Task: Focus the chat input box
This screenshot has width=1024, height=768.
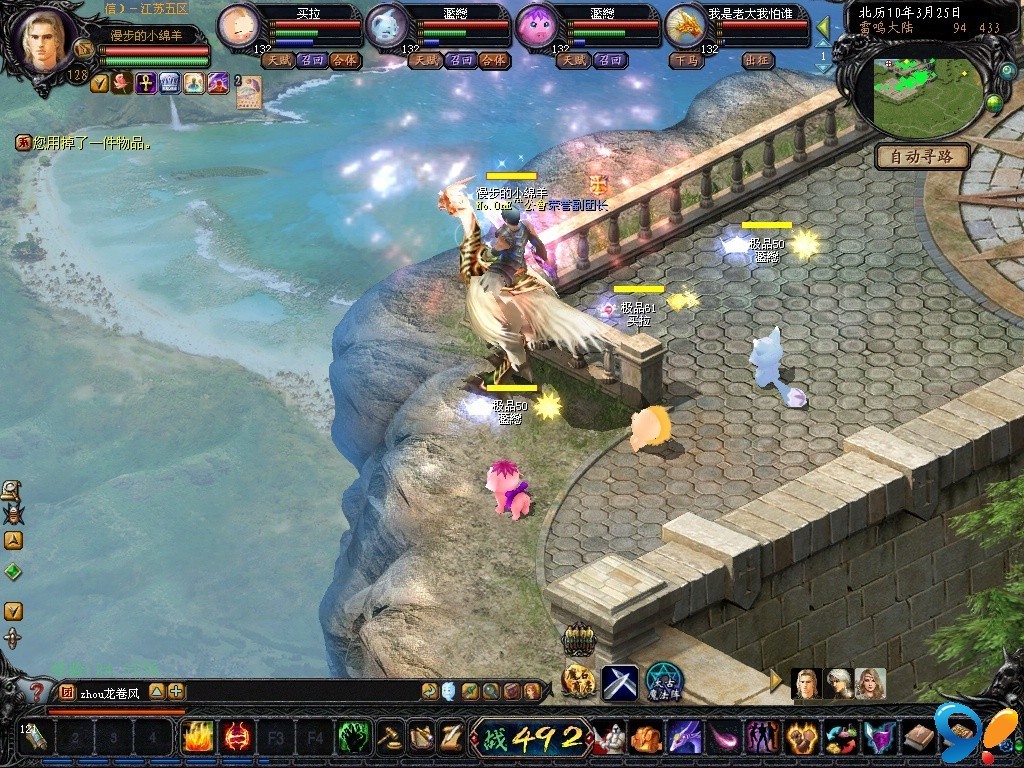Action: [x=250, y=691]
